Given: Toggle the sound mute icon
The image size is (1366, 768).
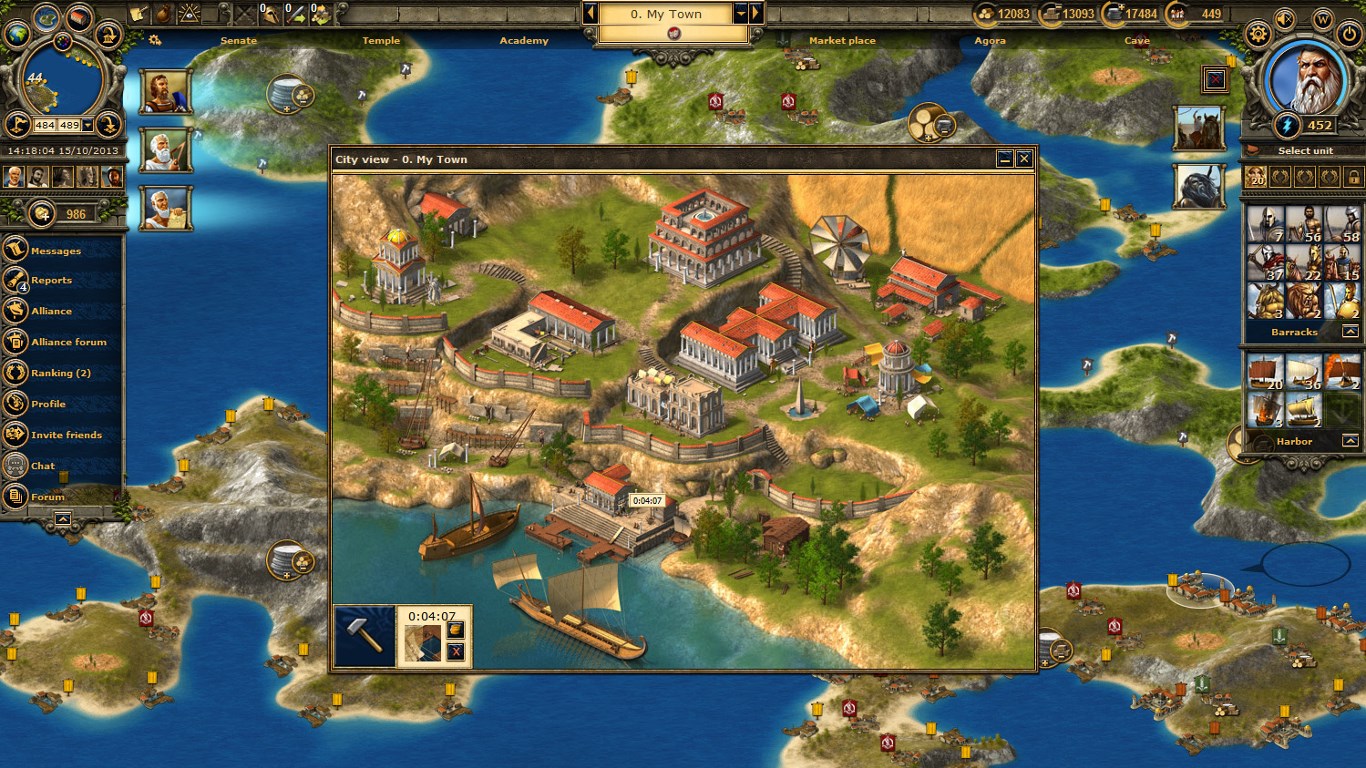Looking at the screenshot, I should (x=1285, y=18).
